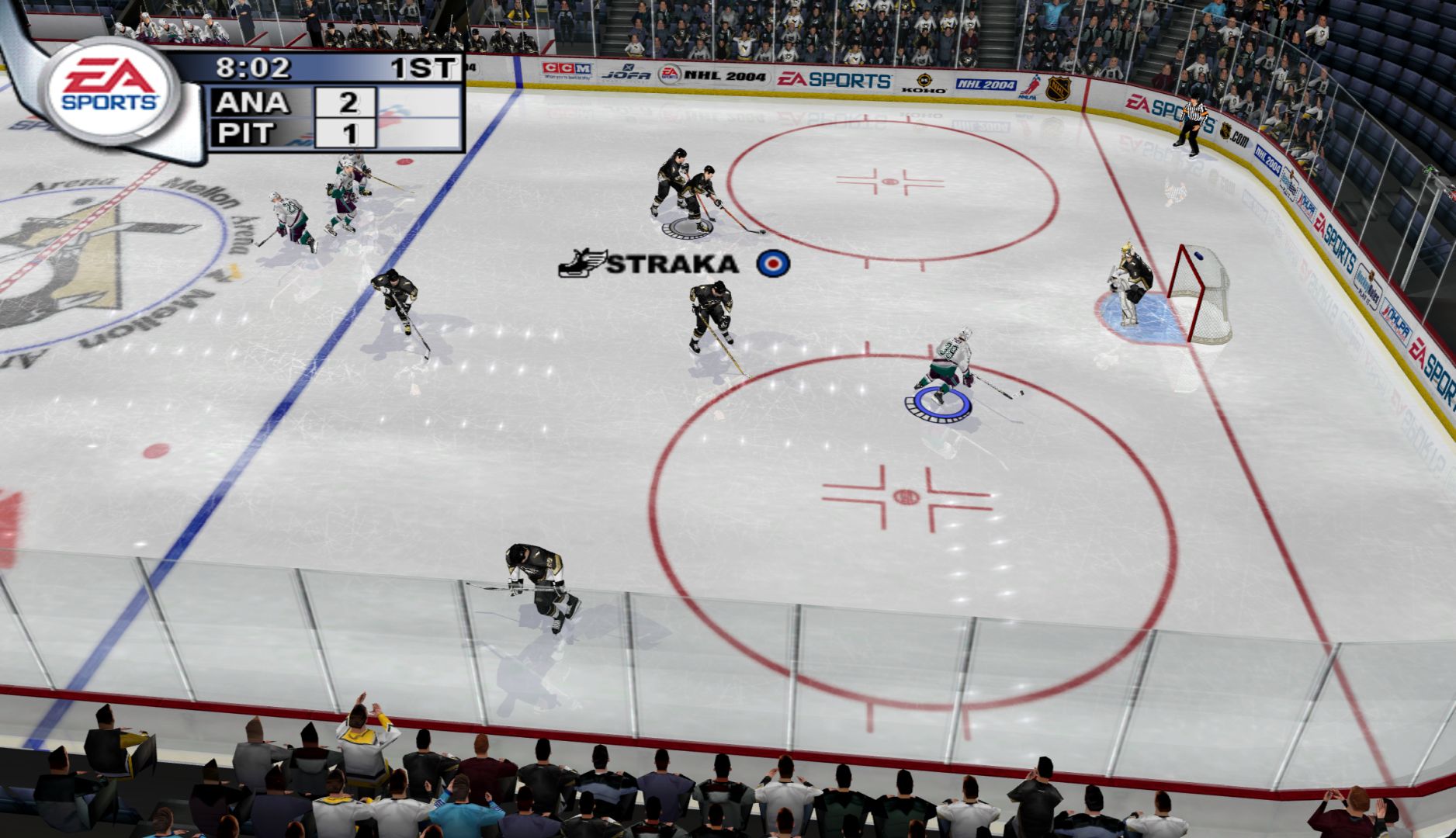The width and height of the screenshot is (1456, 838).
Task: Select the STRAKA player name label
Action: [672, 265]
